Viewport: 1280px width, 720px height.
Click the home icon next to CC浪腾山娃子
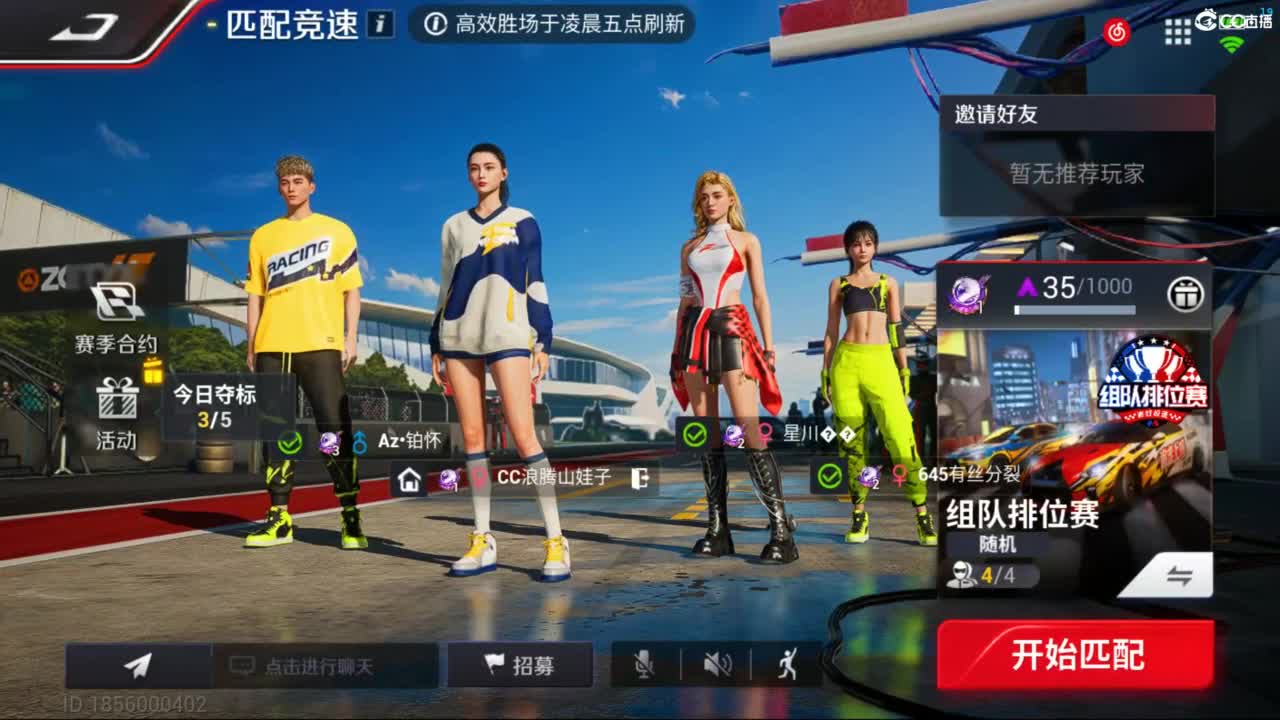pyautogui.click(x=409, y=480)
